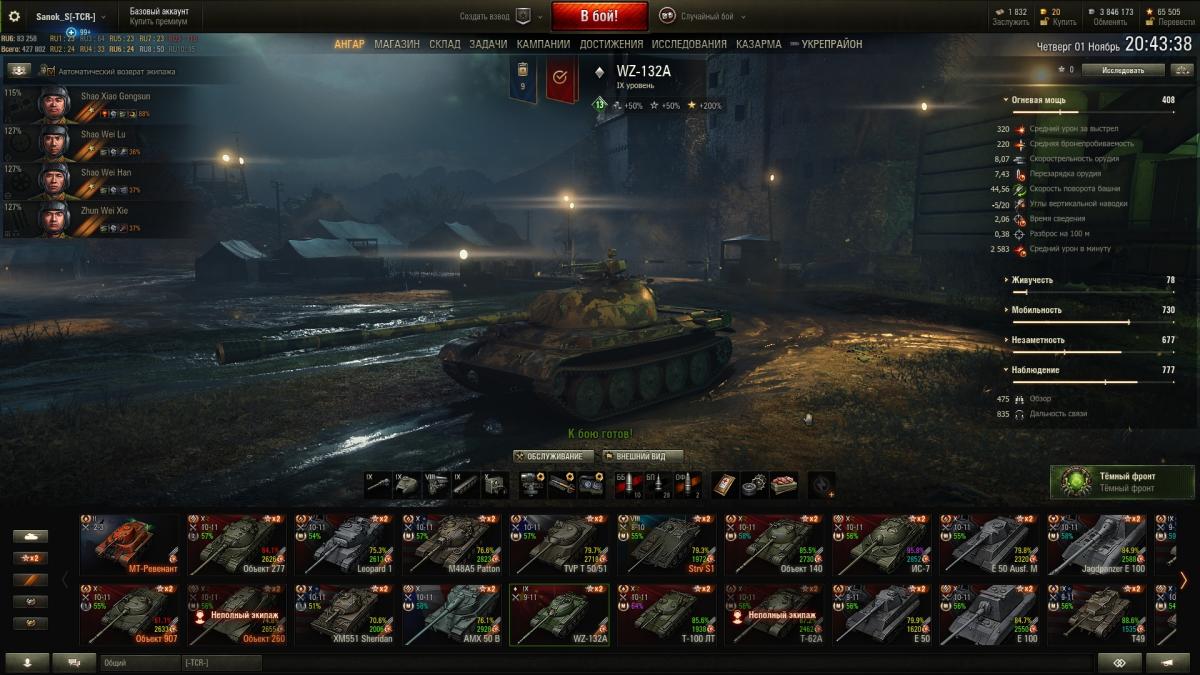Open the МАГАЗИН tab
1200x675 pixels.
[397, 44]
